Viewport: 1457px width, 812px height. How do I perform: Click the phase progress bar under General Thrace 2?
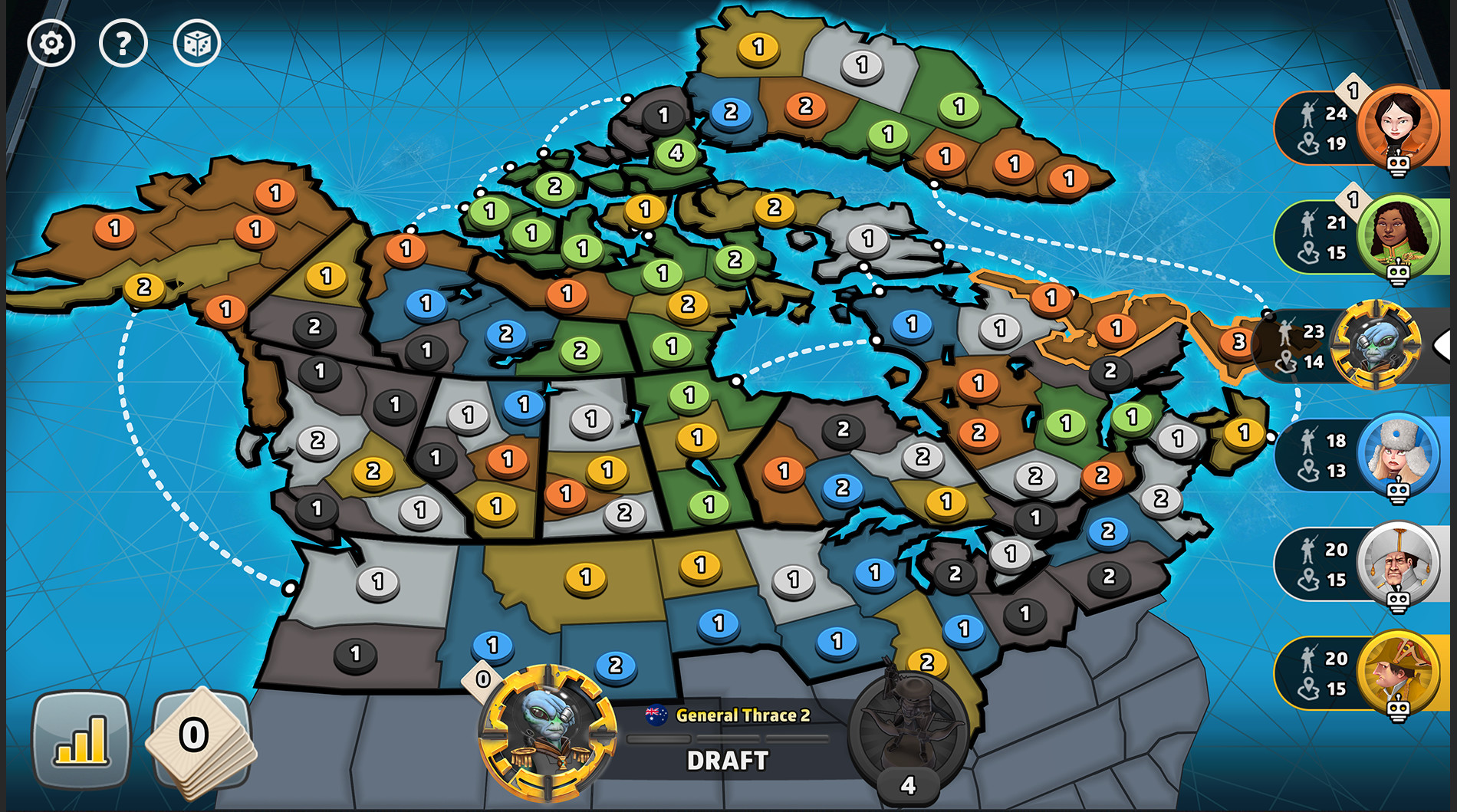tap(727, 738)
